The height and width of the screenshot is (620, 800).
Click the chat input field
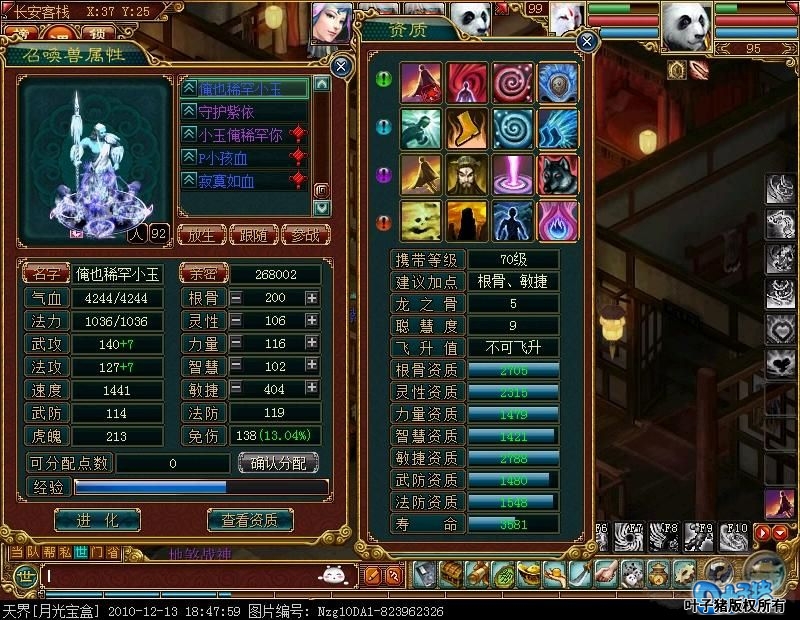180,575
